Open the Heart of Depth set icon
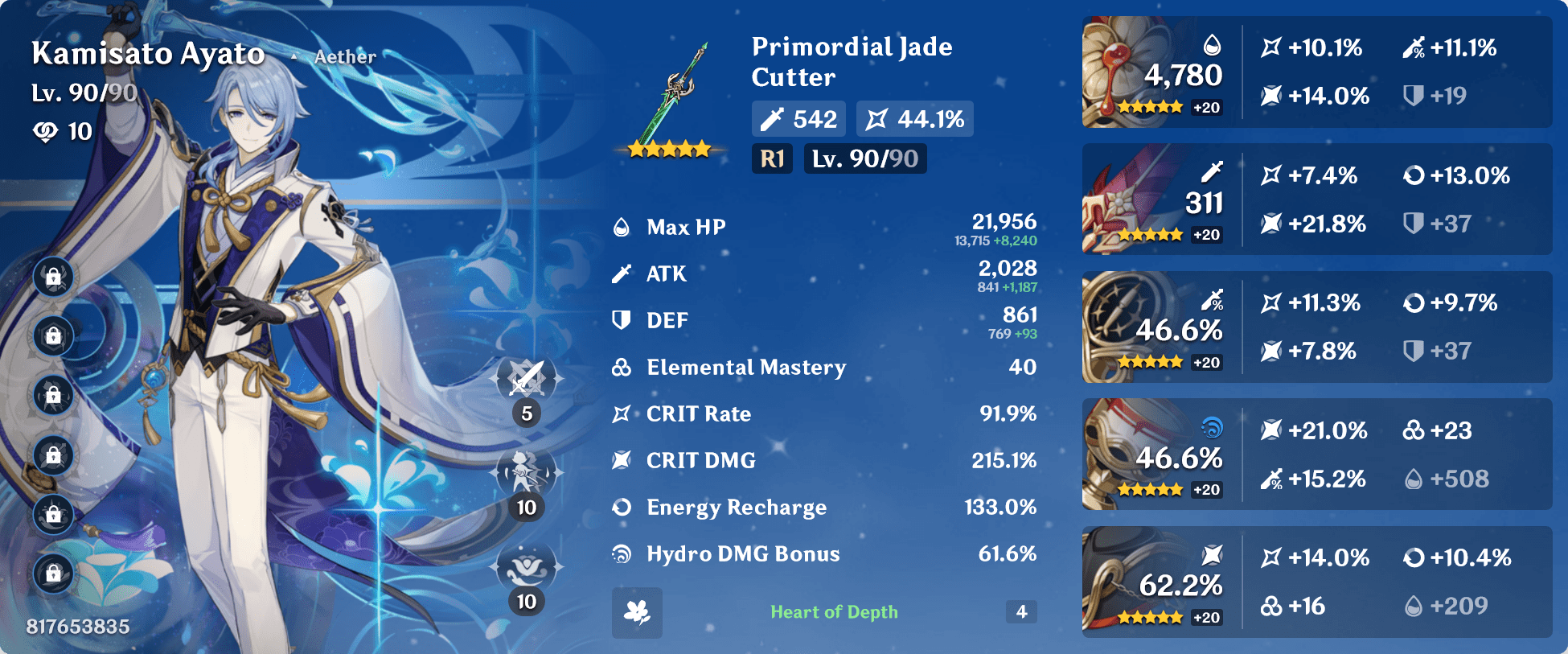This screenshot has width=1568, height=654. click(636, 611)
